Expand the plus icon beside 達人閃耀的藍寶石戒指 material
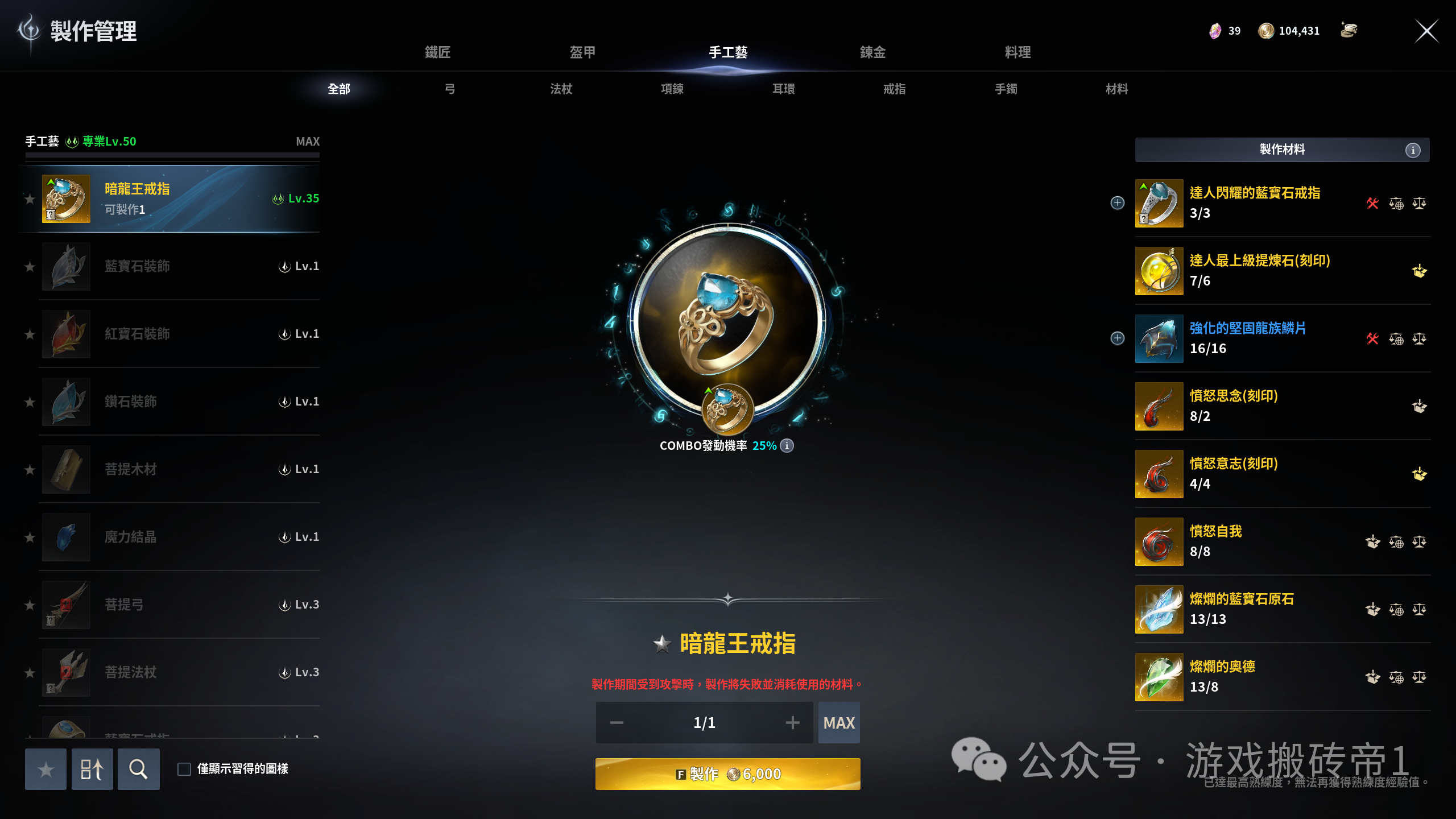Screen dimensions: 1456x819 (x=1117, y=203)
